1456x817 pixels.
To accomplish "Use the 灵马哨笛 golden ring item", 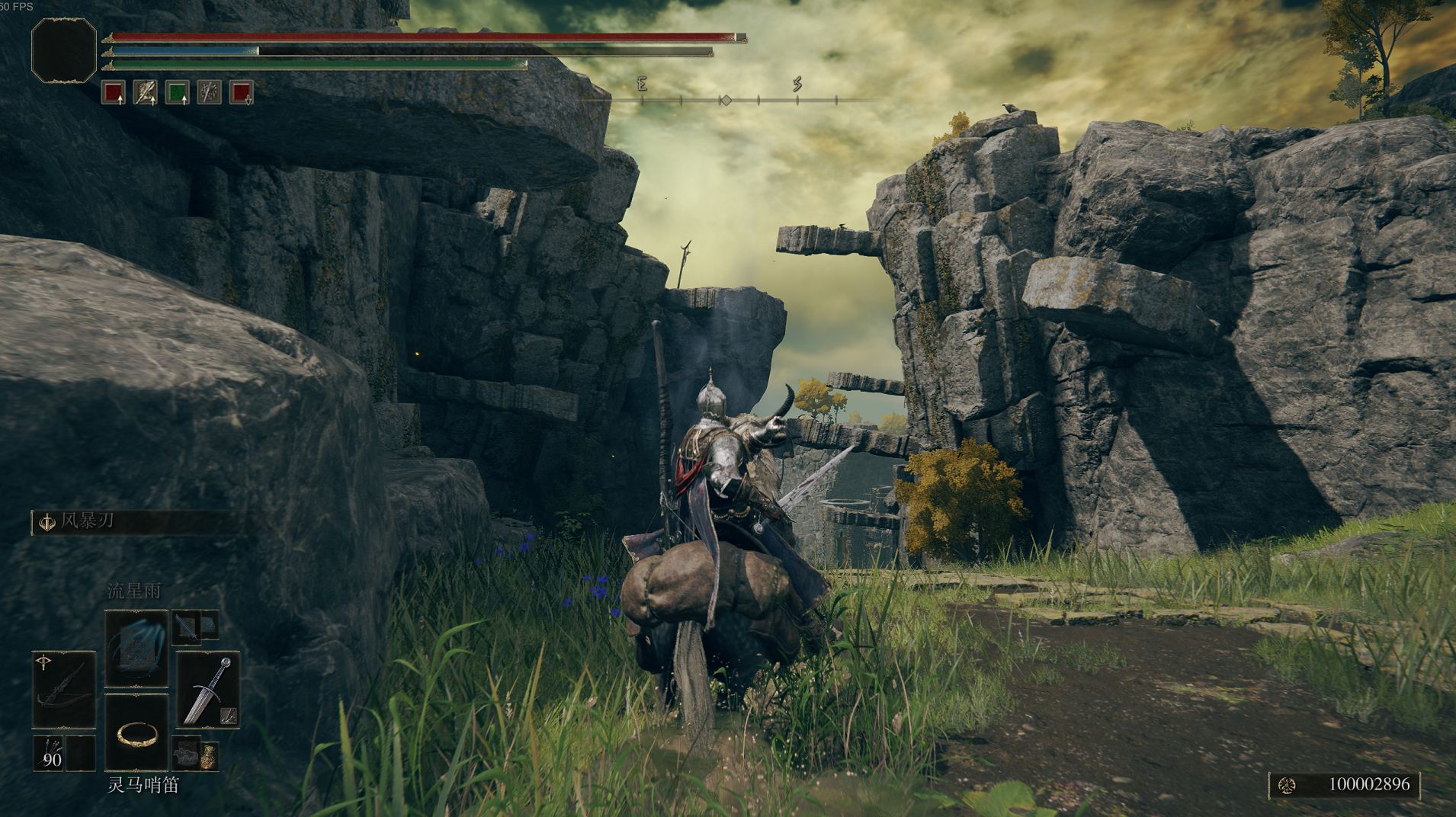I will (x=136, y=732).
